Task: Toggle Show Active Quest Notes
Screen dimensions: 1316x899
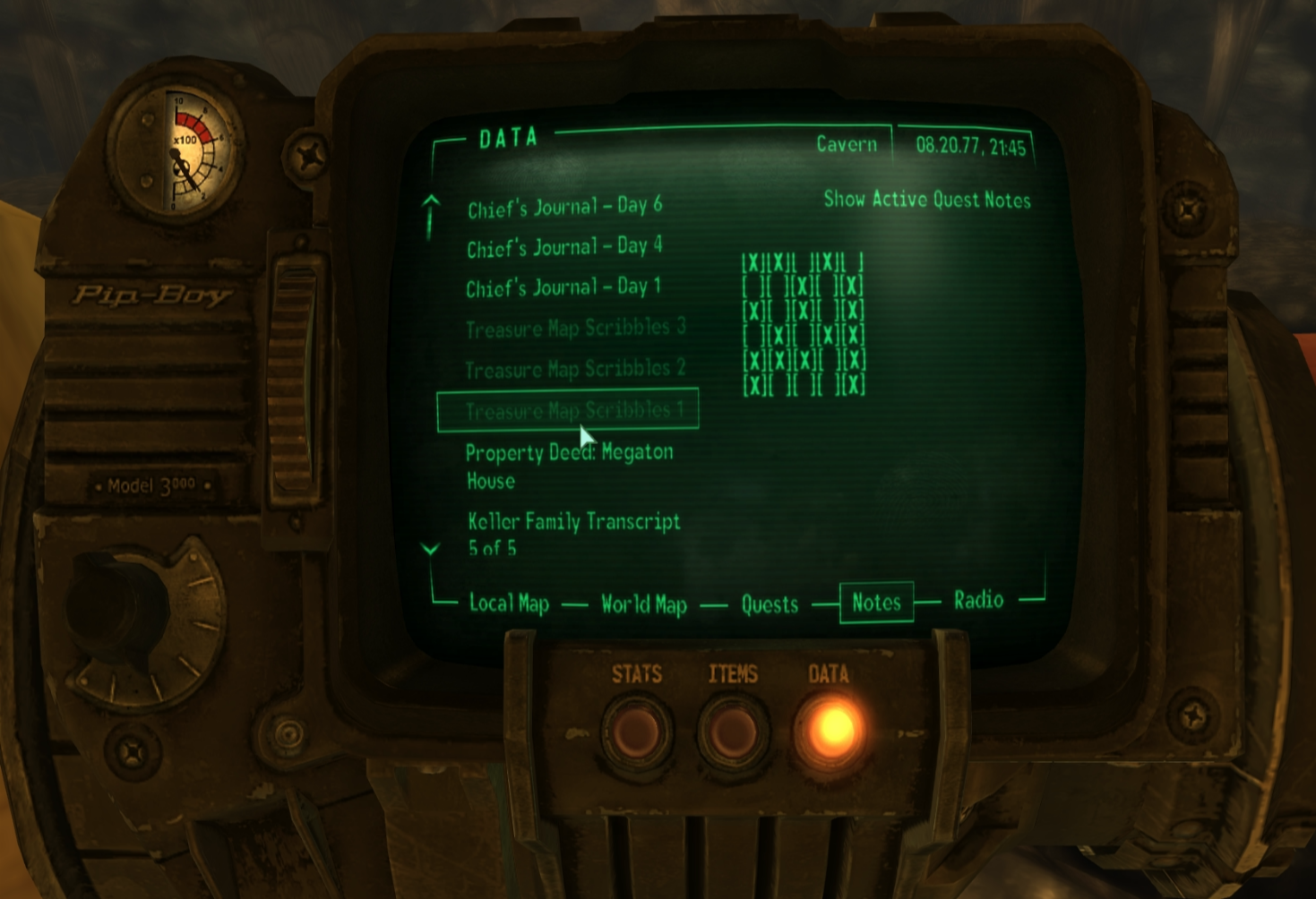Action: coord(926,200)
